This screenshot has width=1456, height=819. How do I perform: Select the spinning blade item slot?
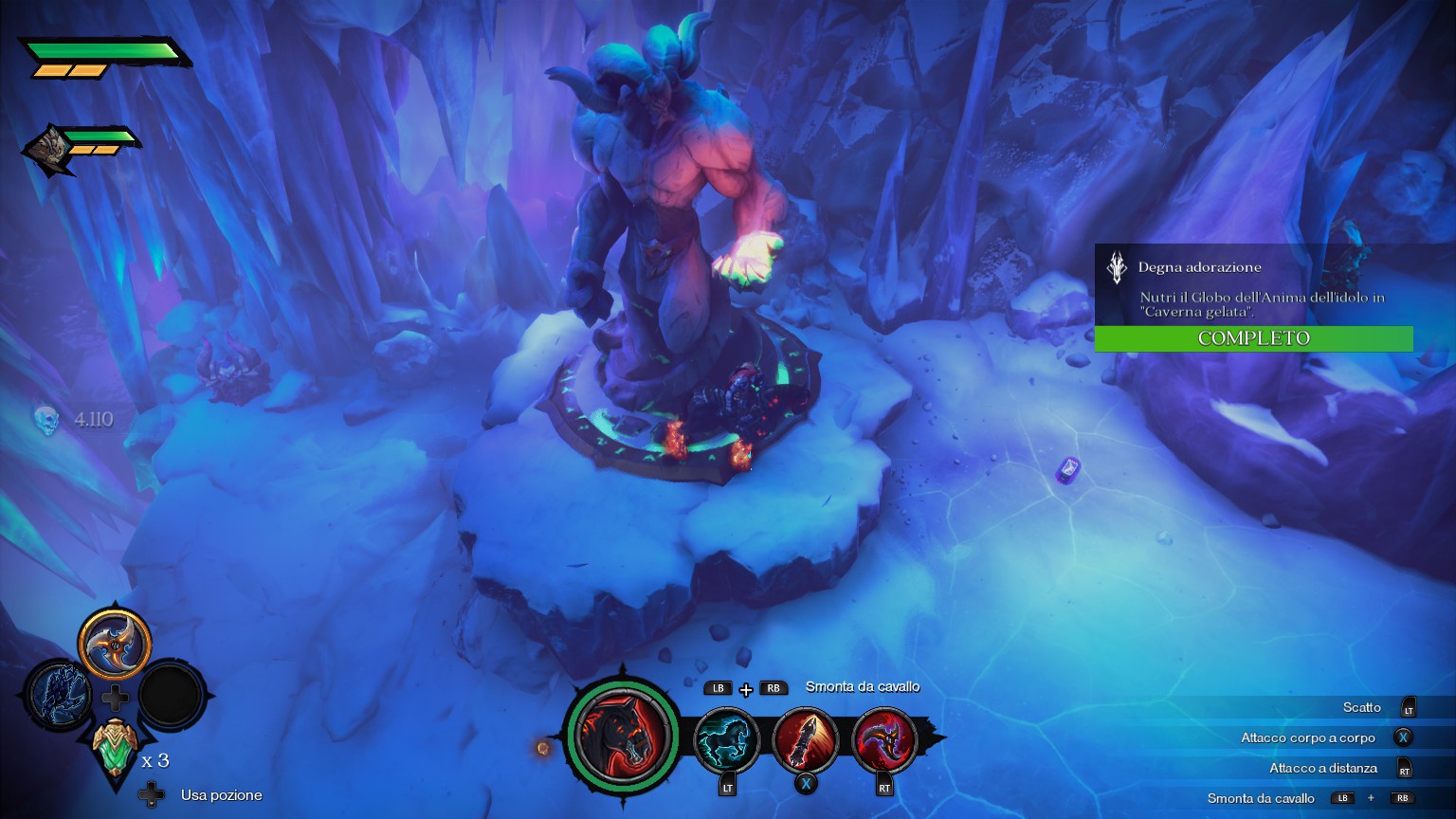click(x=115, y=644)
